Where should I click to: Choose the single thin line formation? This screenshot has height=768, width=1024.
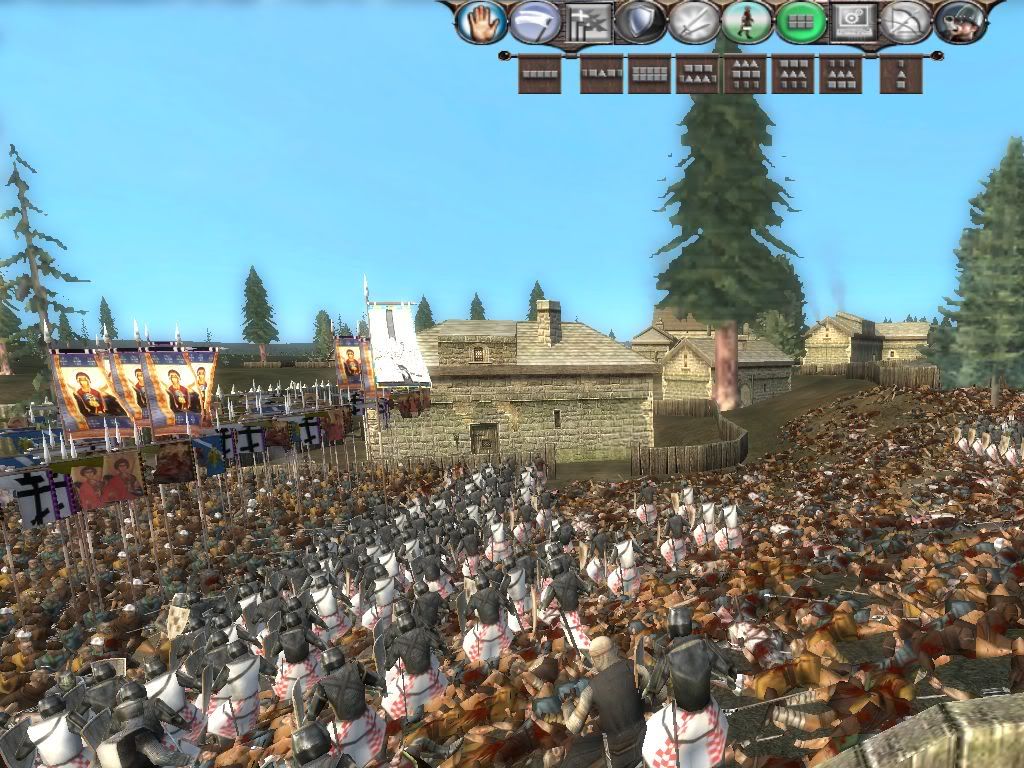539,74
